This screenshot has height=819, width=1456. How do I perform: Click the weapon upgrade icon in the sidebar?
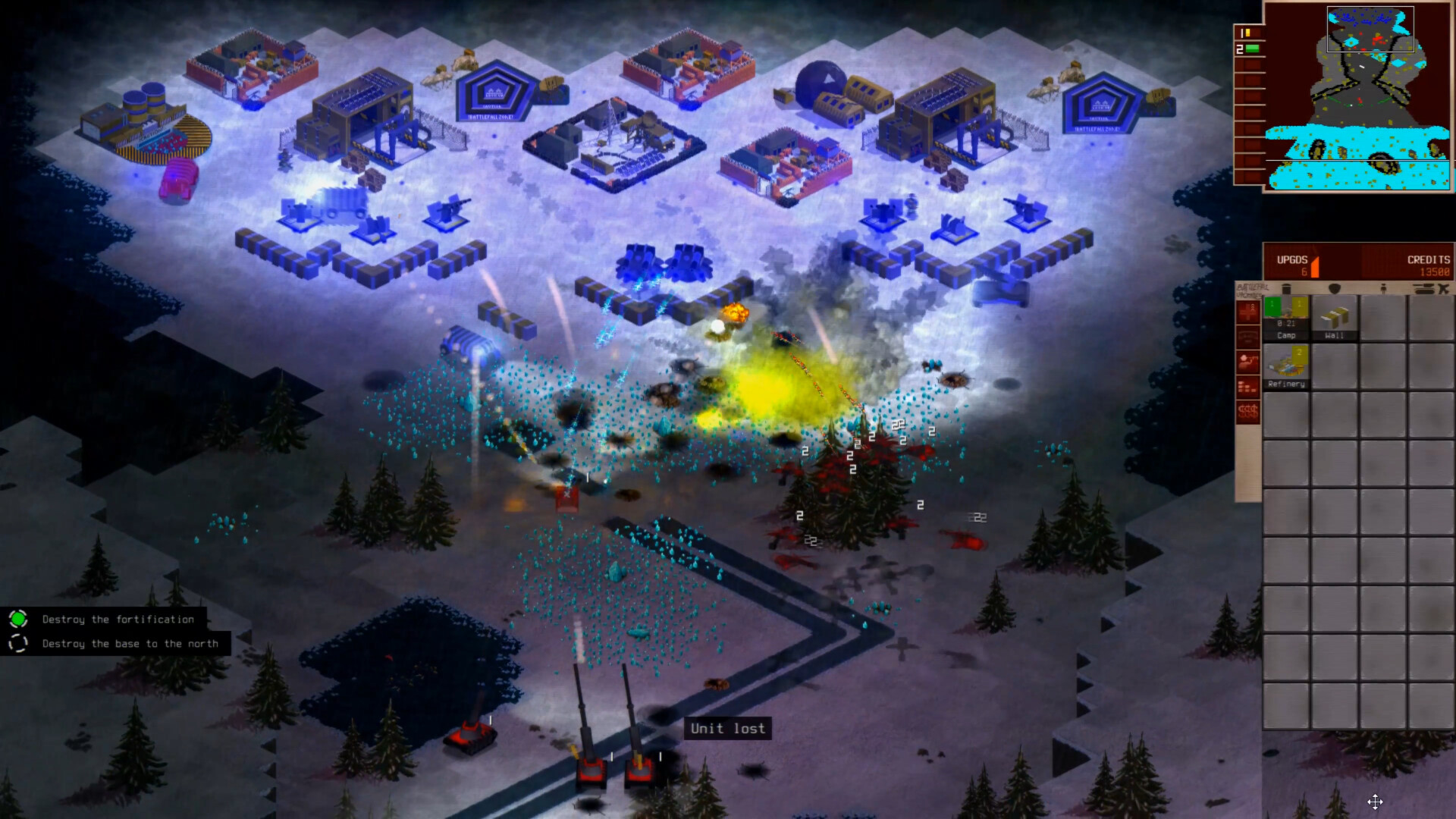(1247, 362)
